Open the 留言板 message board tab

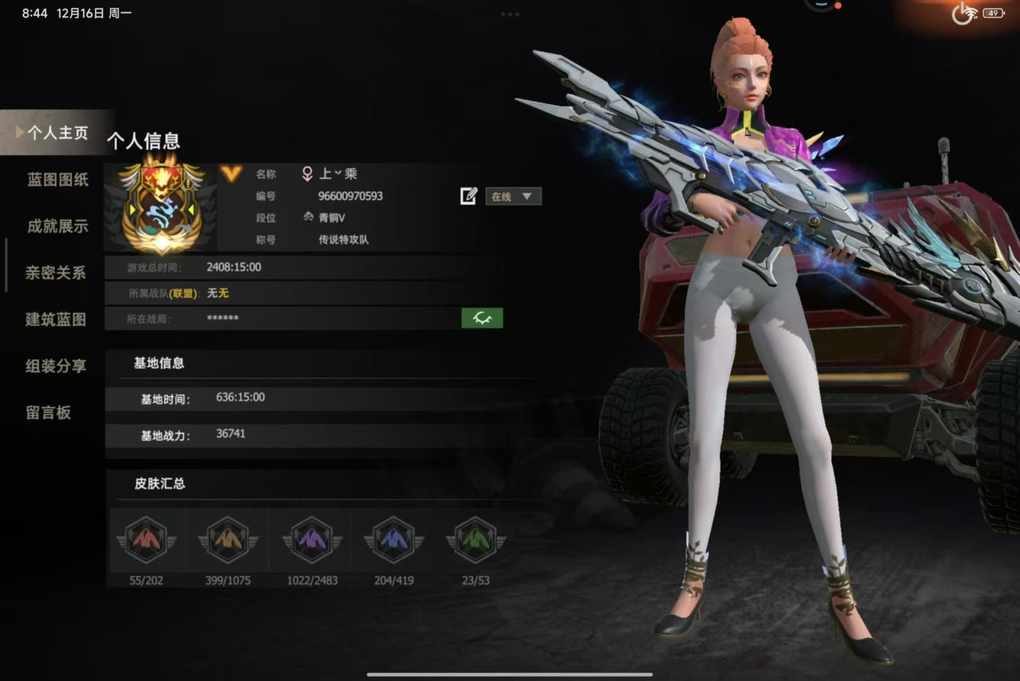pyautogui.click(x=49, y=412)
